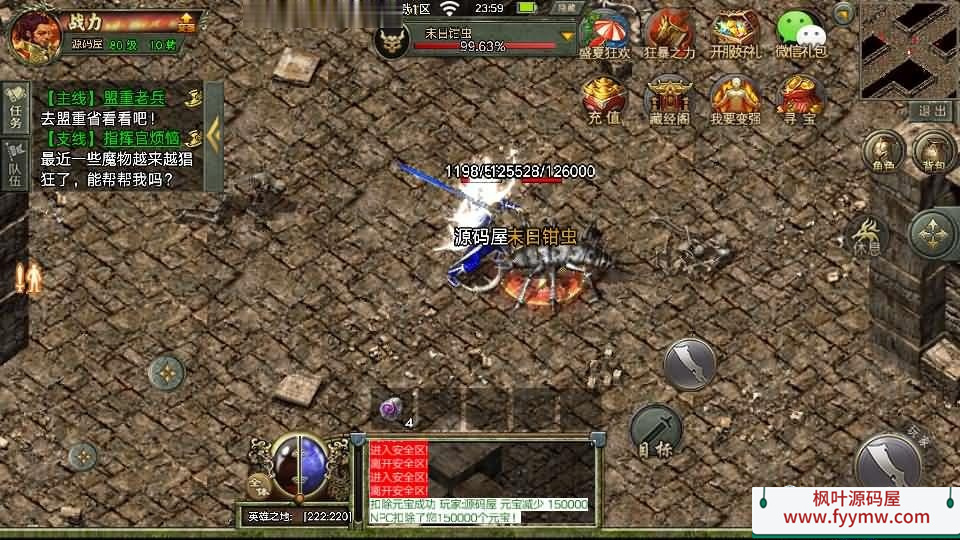Open the 开服好礼 treasure chest icon

click(x=735, y=35)
